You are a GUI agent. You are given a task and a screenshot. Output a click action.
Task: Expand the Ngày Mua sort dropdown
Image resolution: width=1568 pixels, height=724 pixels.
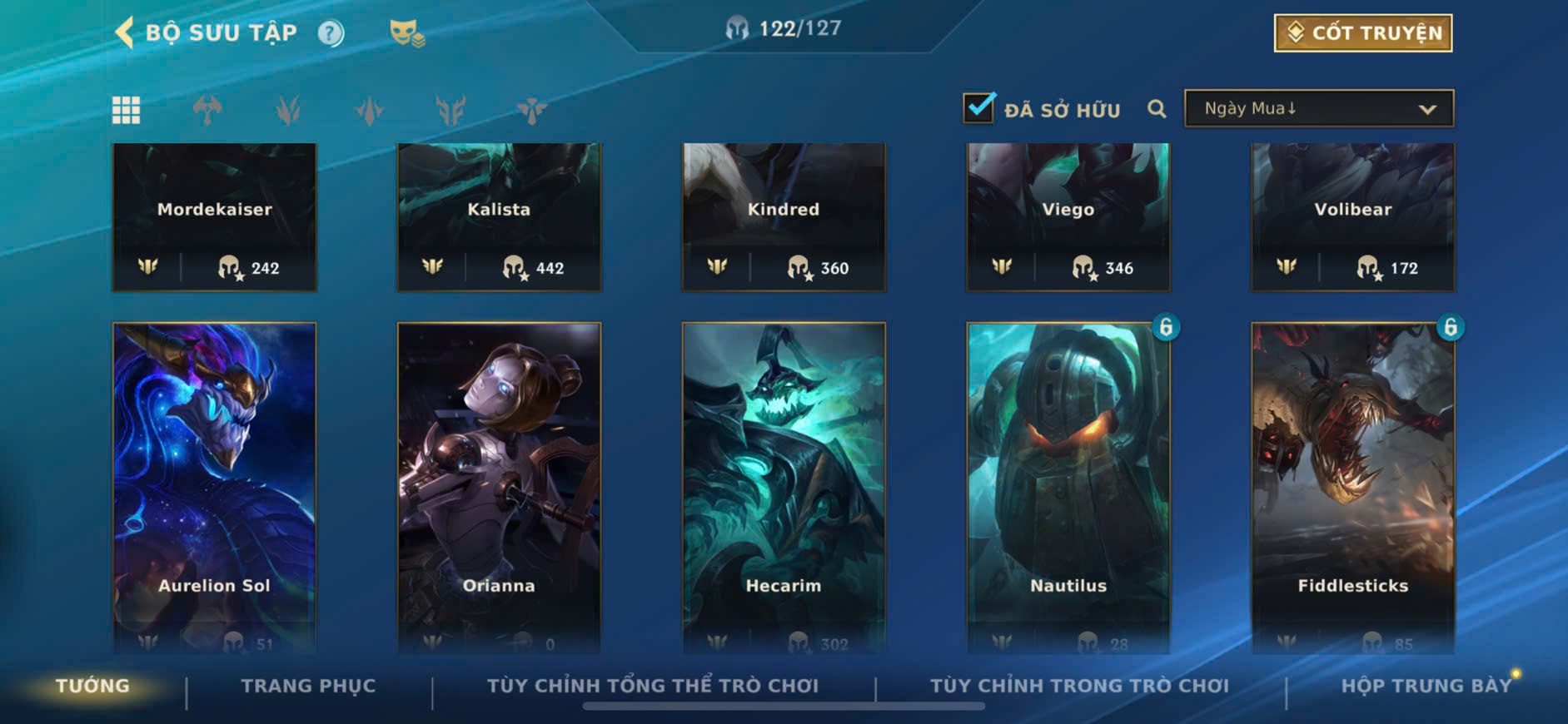1319,109
